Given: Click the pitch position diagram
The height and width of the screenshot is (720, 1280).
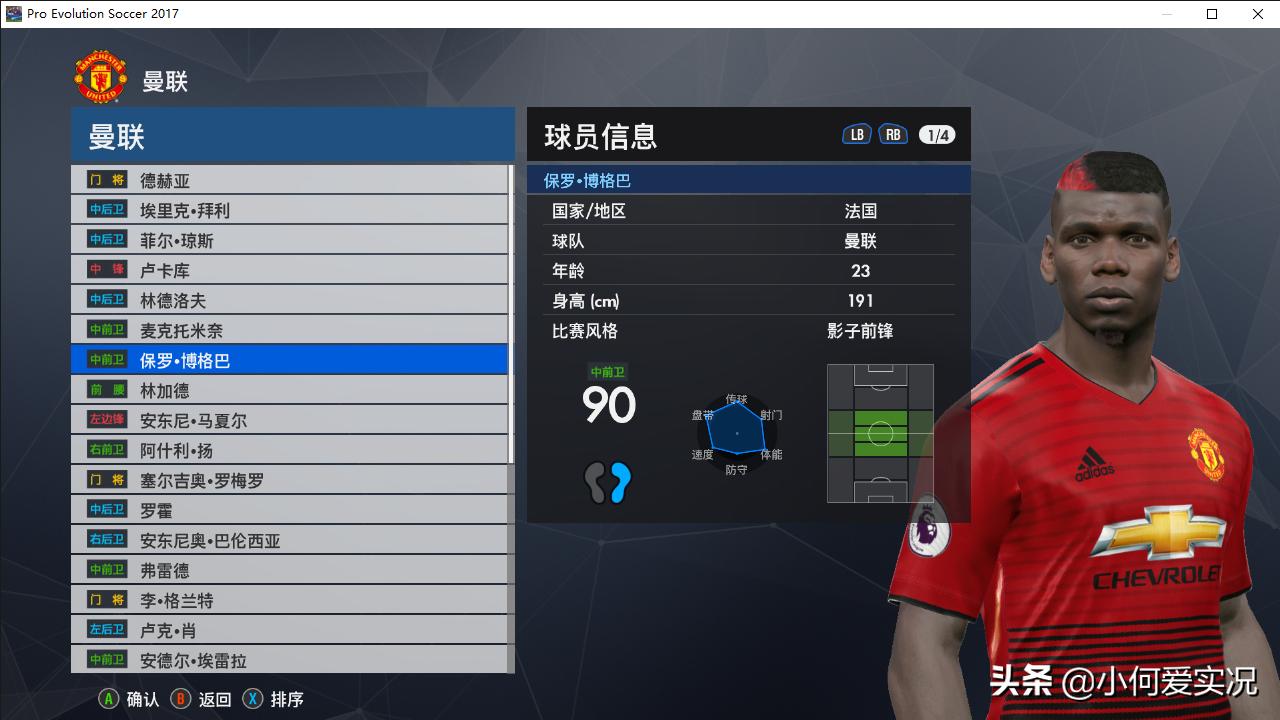Looking at the screenshot, I should click(x=880, y=433).
